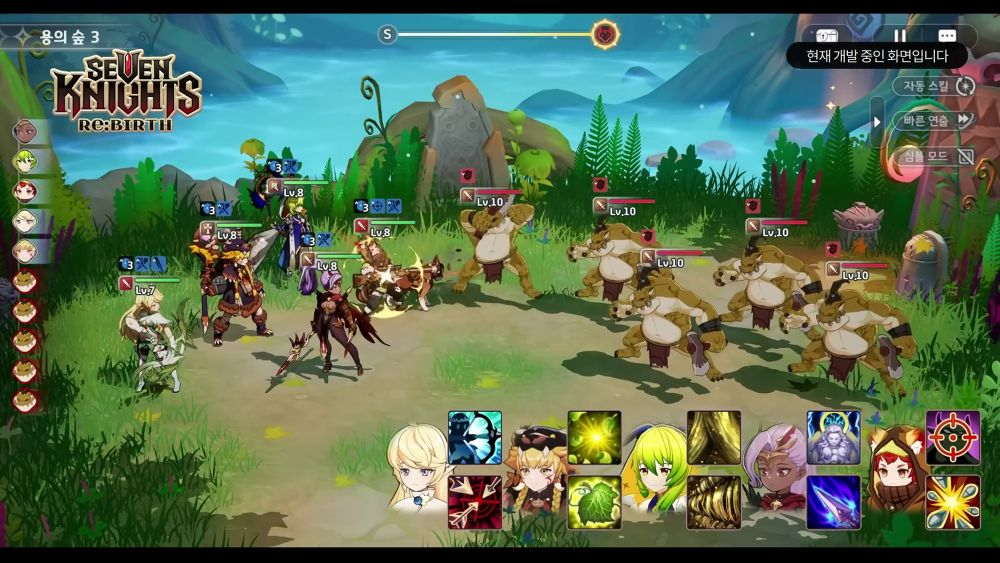
Task: Activate the haloed lightning figure skill
Action: 833,437
